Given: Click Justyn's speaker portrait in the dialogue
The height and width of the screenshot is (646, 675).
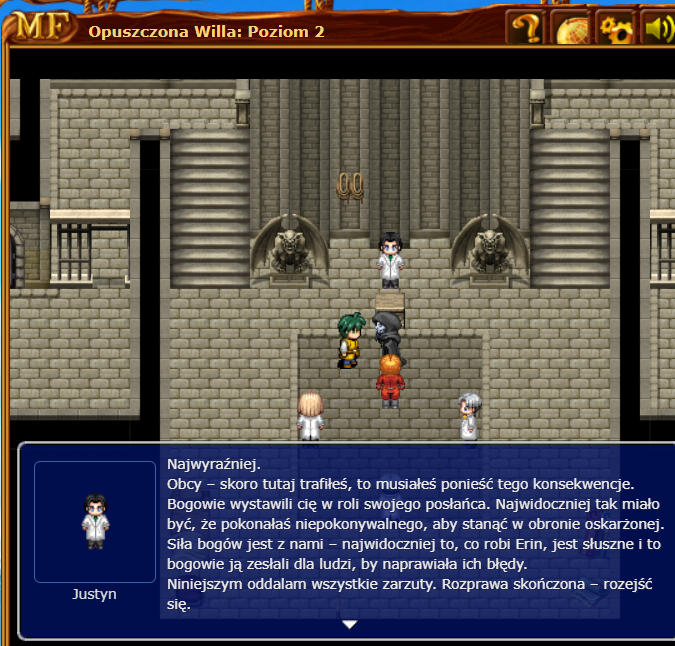Looking at the screenshot, I should click(95, 521).
